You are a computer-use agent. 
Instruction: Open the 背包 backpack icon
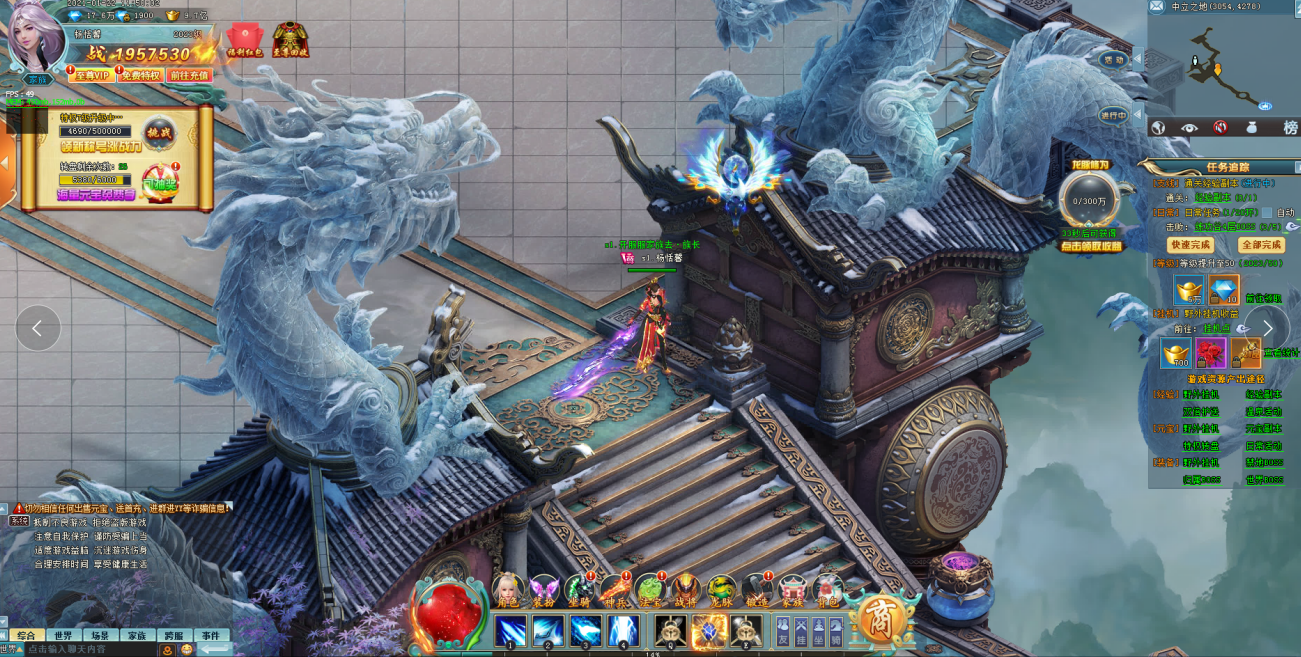[x=827, y=590]
